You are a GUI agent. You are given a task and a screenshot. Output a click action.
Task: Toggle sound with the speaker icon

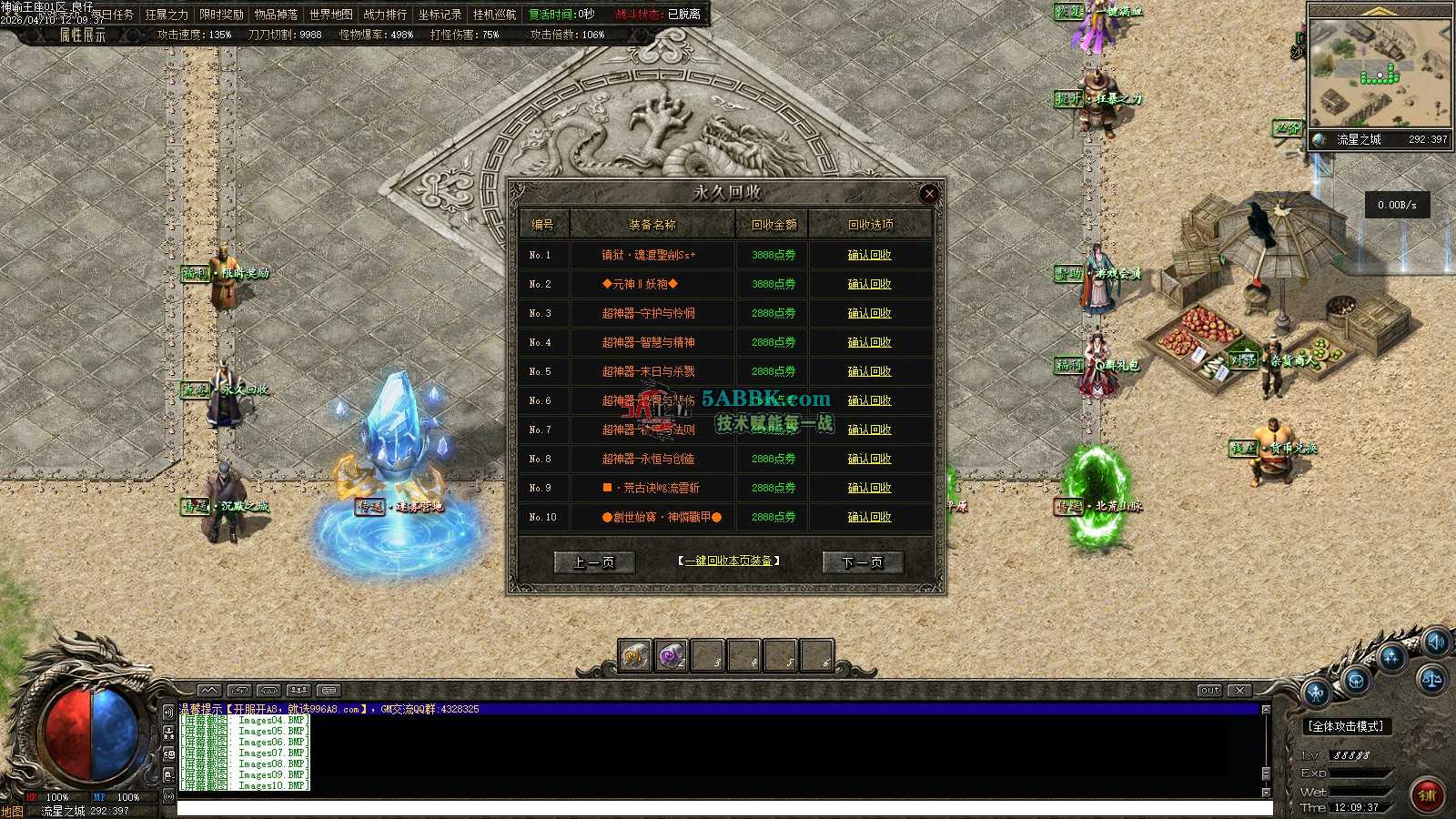point(1437,642)
